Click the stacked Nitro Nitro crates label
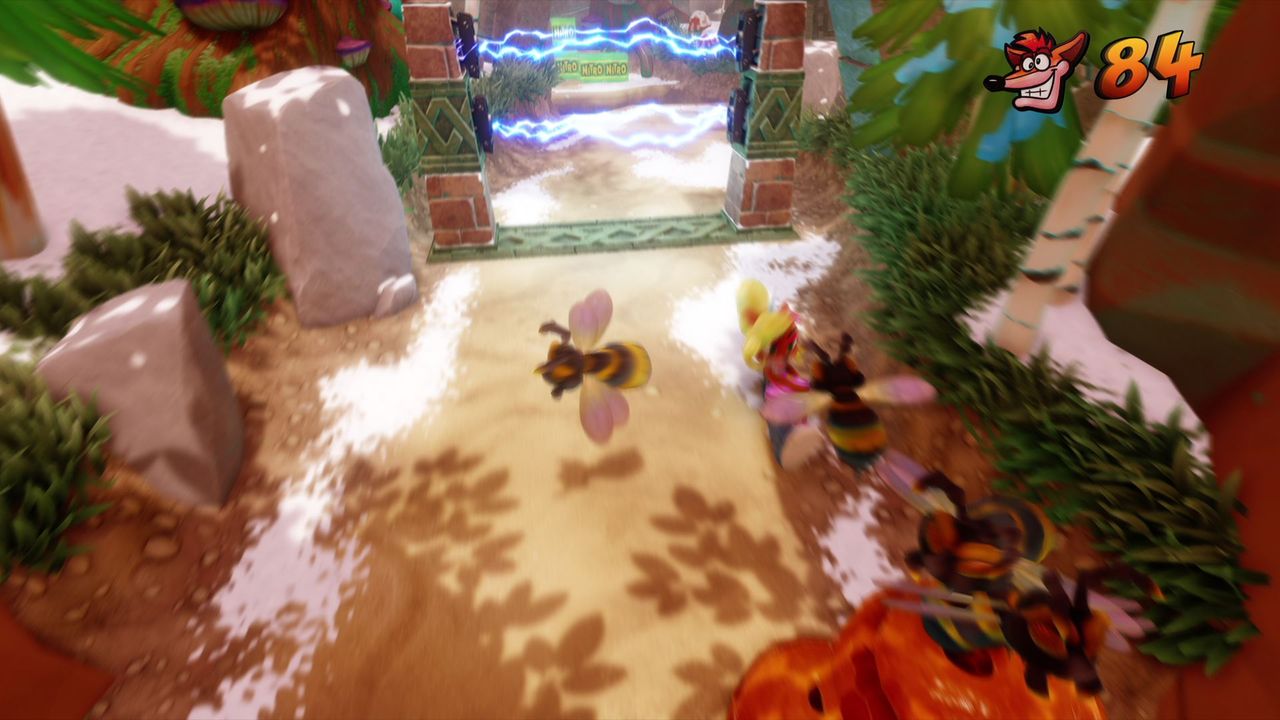The width and height of the screenshot is (1280, 720). click(x=605, y=68)
